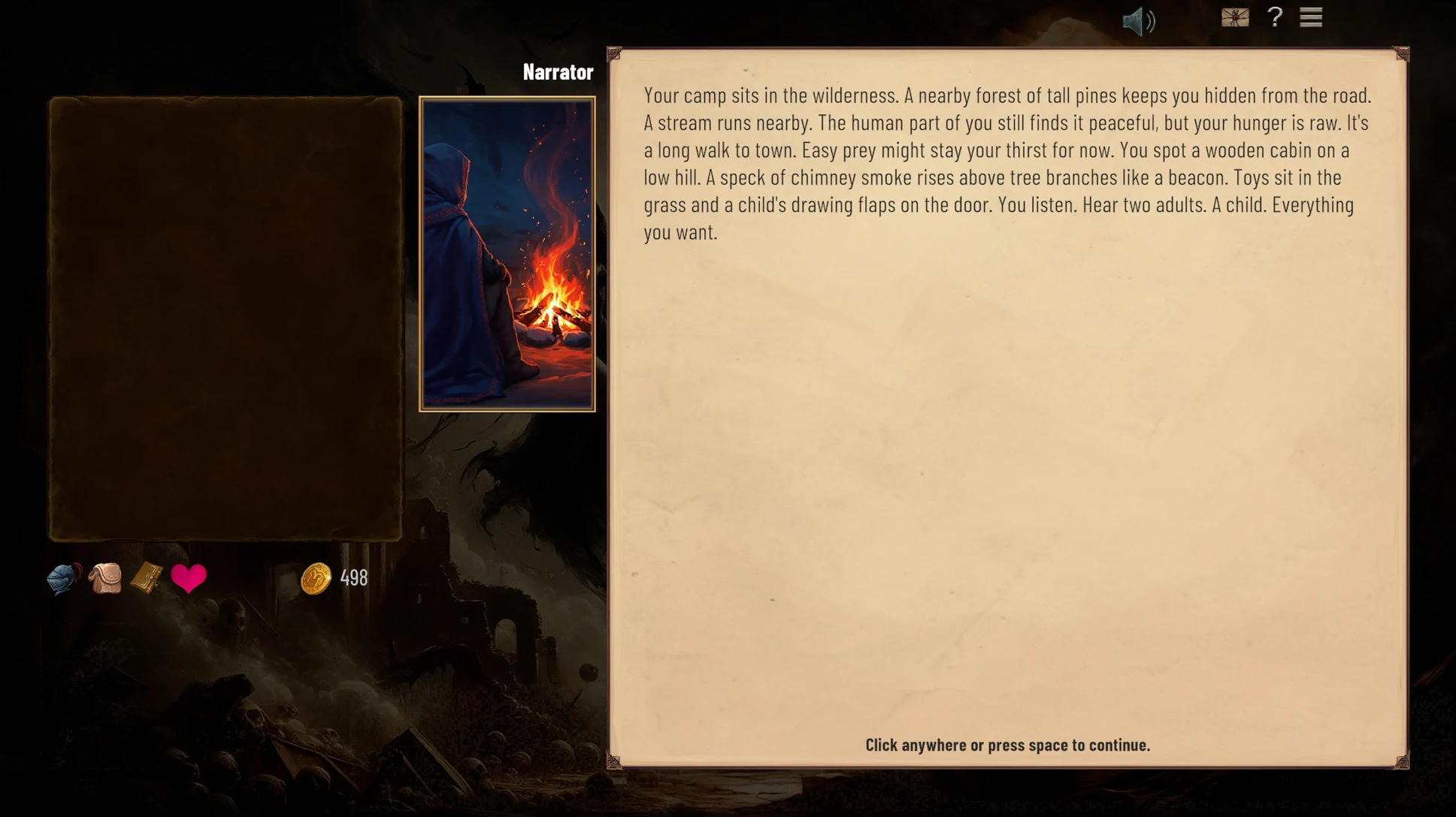This screenshot has height=817, width=1456.
Task: Select the pink heart icon
Action: [188, 578]
